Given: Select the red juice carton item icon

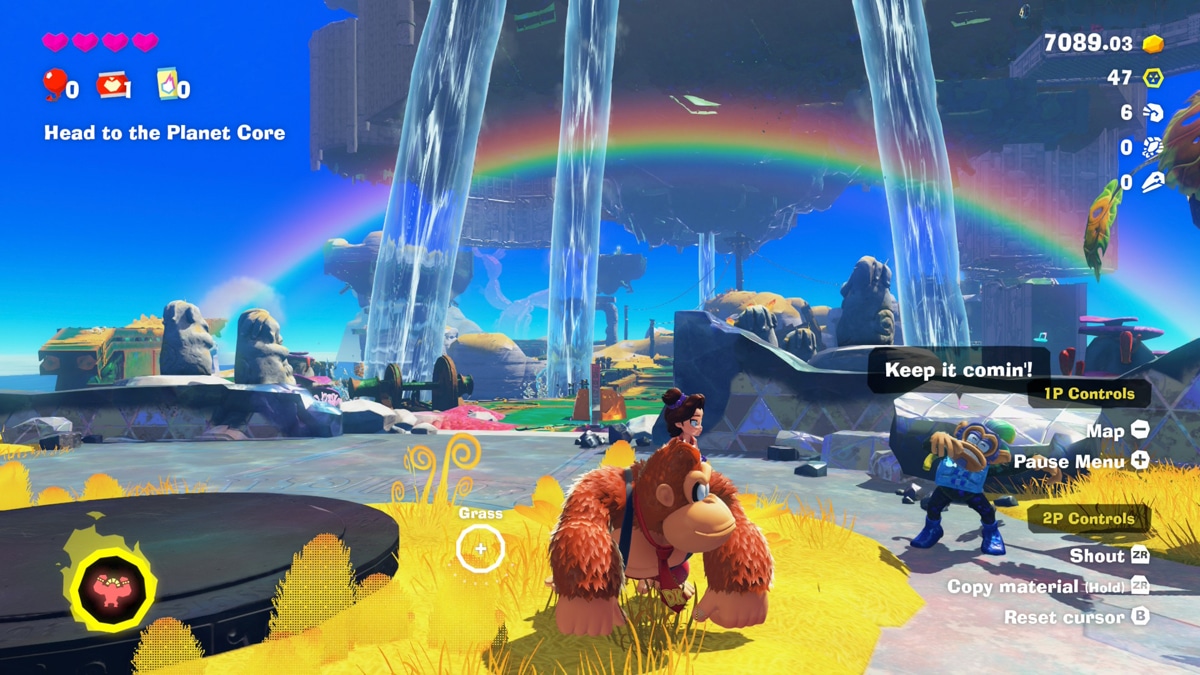Looking at the screenshot, I should pos(112,85).
